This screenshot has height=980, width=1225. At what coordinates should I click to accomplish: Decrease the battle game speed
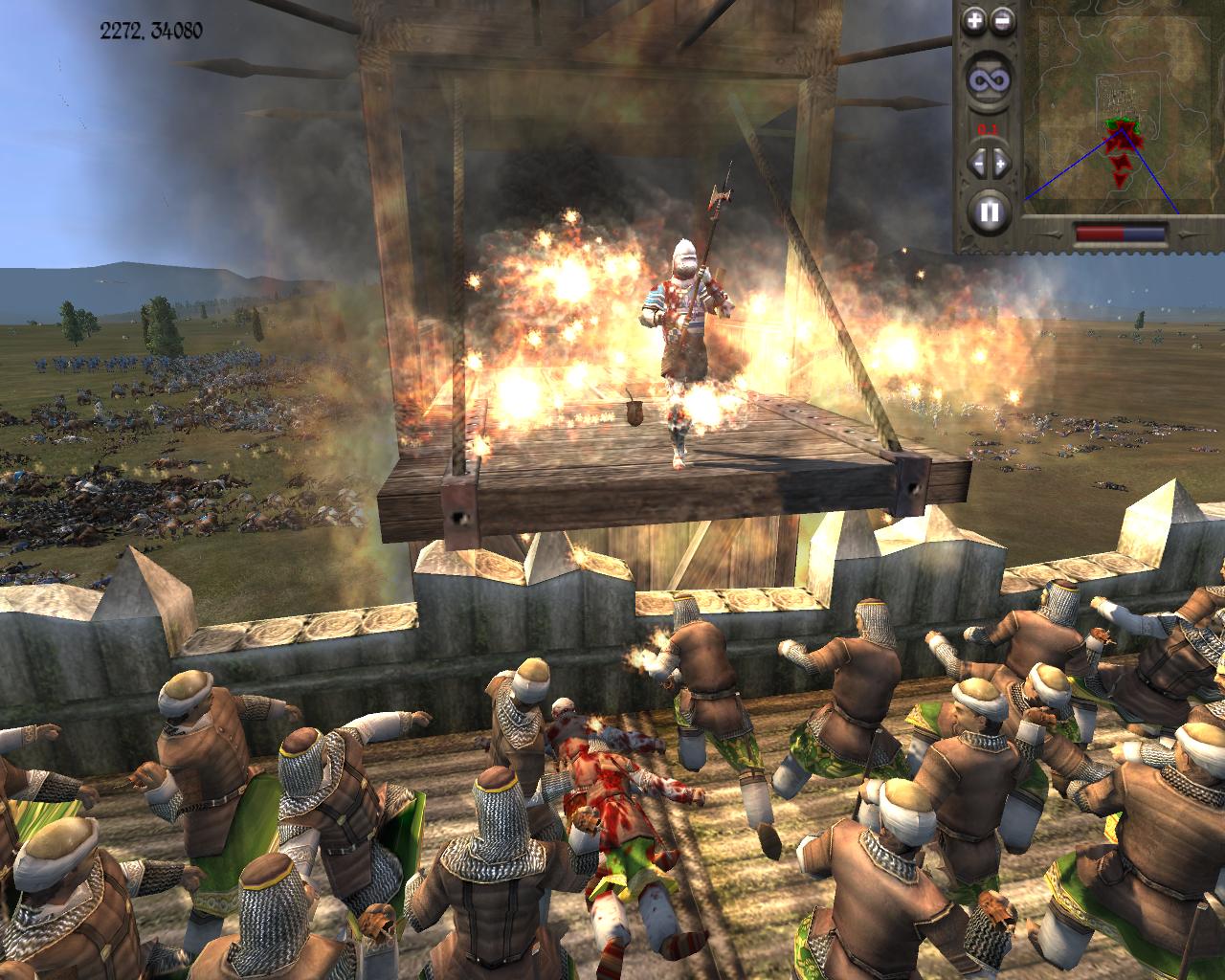point(977,163)
